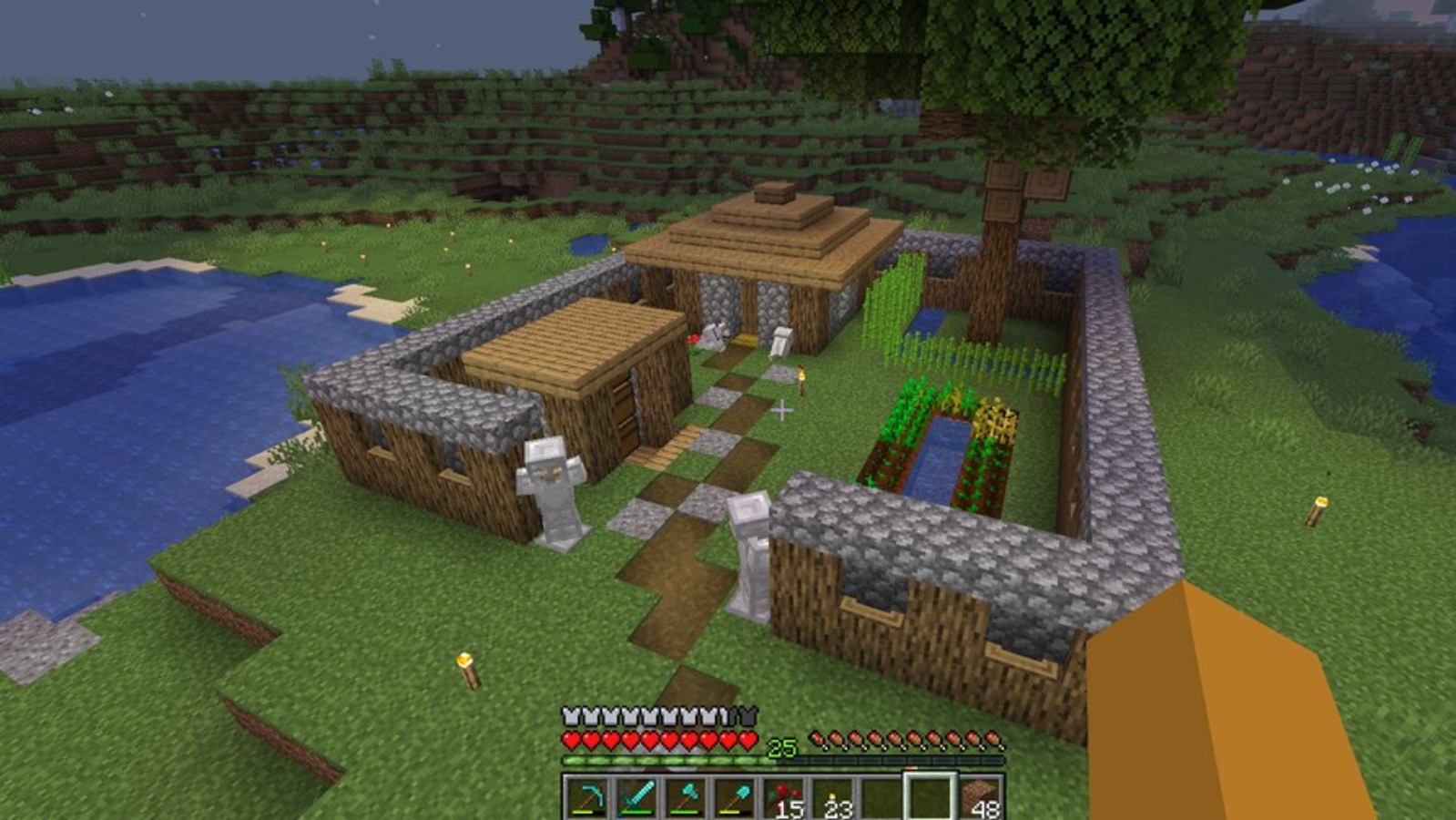
Task: Click the leftmost armor chestplate icon
Action: (x=570, y=716)
